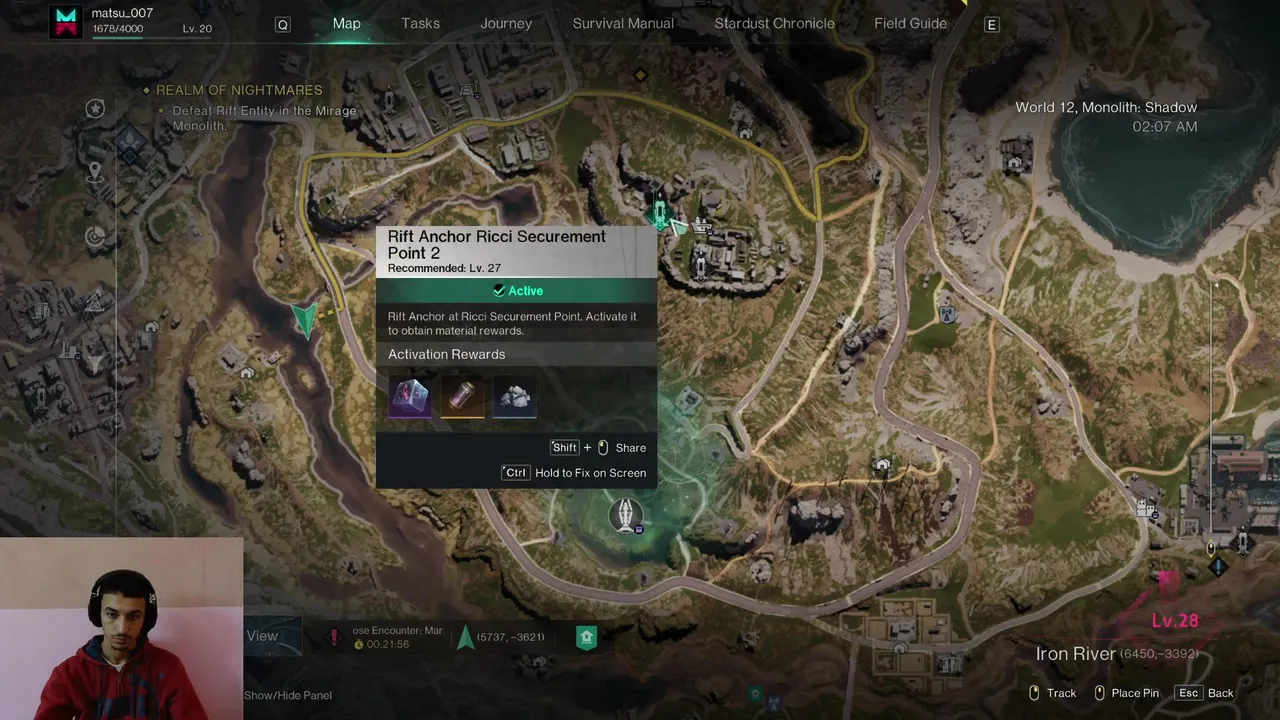The width and height of the screenshot is (1280, 720).
Task: Select the vial canister reward icon
Action: click(x=462, y=396)
